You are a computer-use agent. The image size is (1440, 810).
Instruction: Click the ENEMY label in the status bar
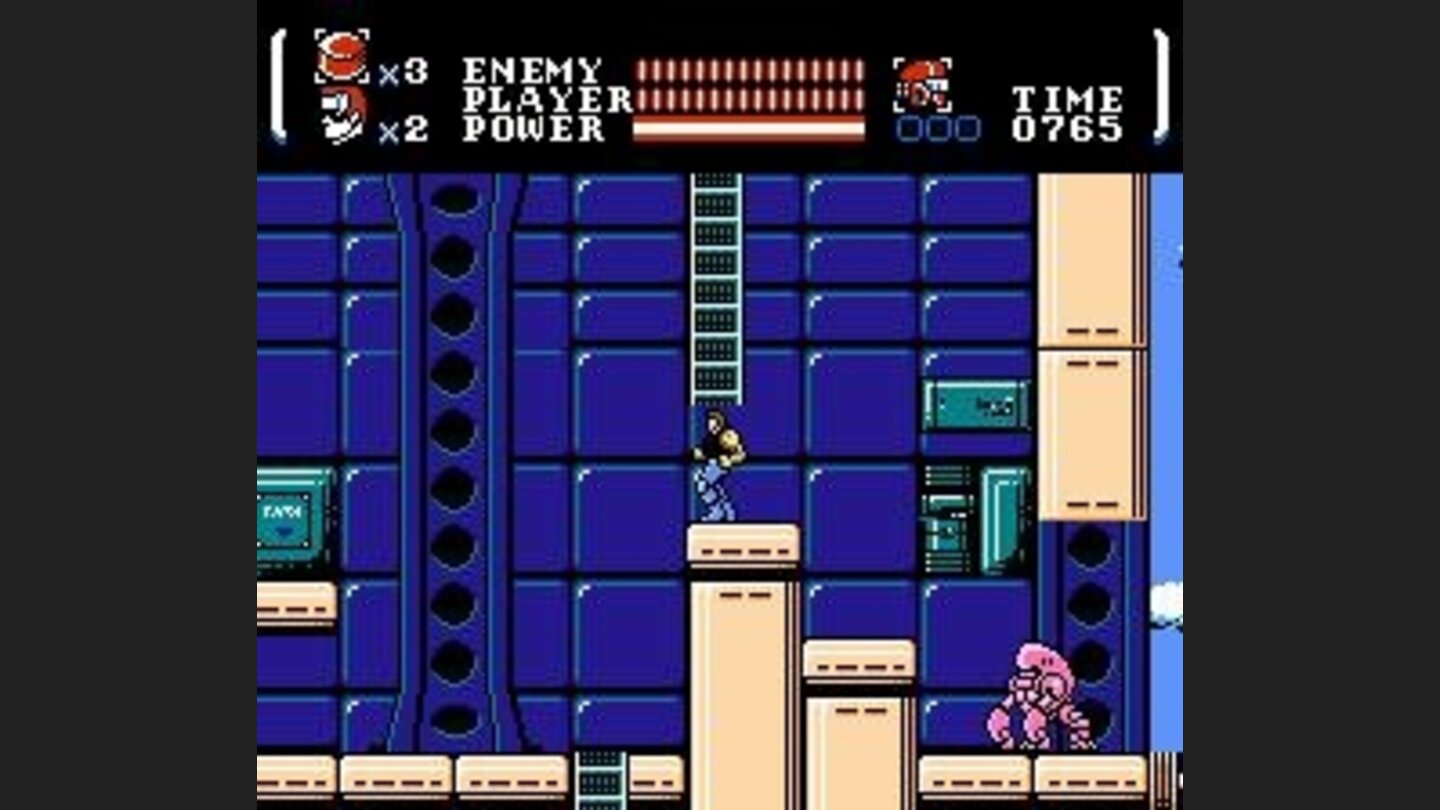pos(530,67)
